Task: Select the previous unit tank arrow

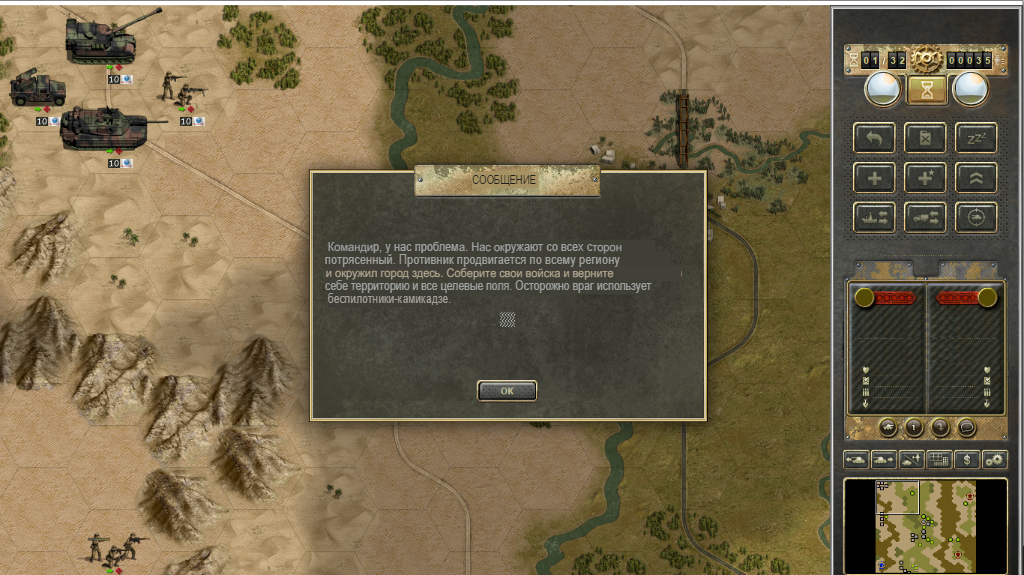Action: (857, 459)
